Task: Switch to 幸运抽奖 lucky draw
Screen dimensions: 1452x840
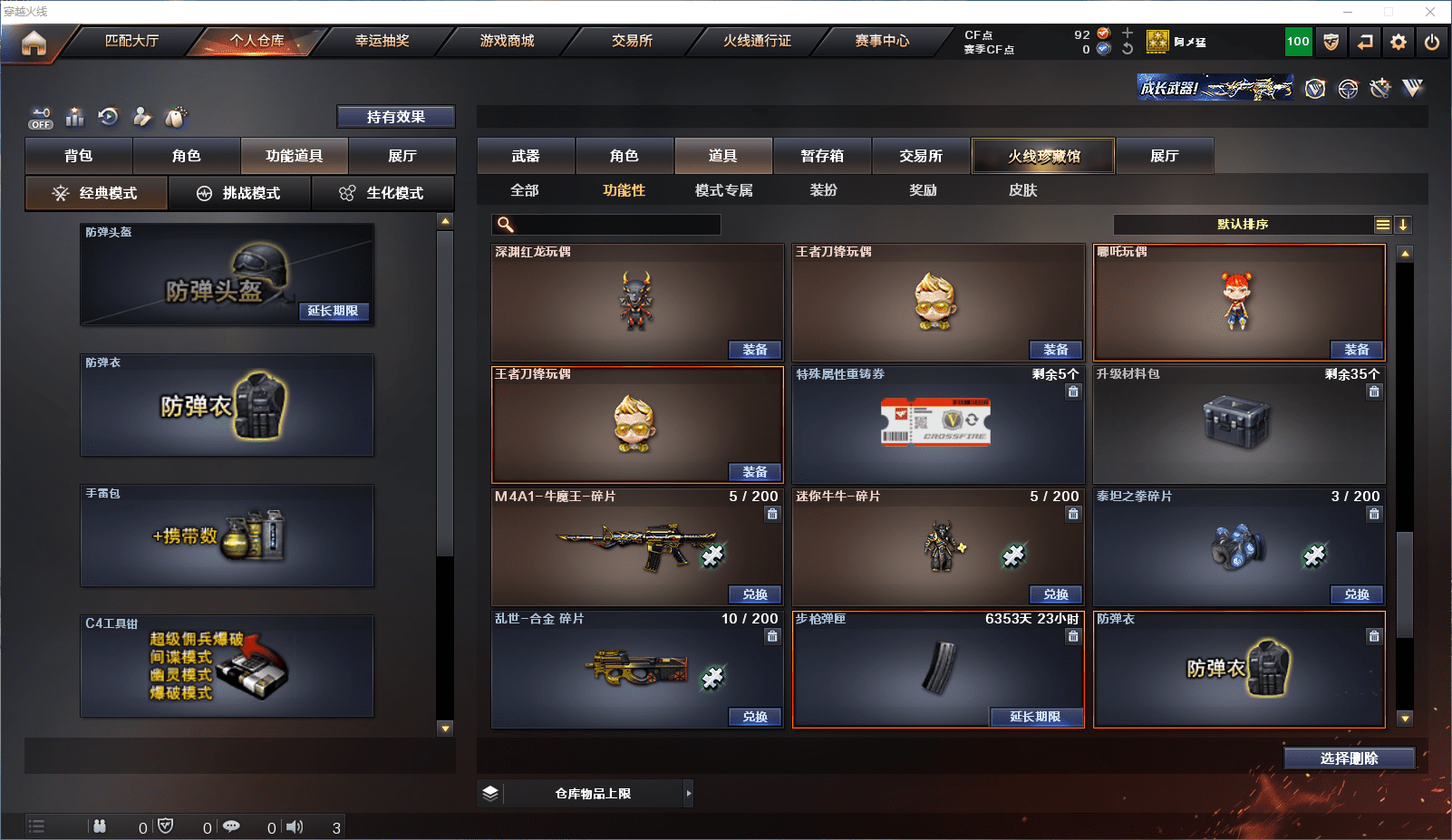Action: (382, 41)
